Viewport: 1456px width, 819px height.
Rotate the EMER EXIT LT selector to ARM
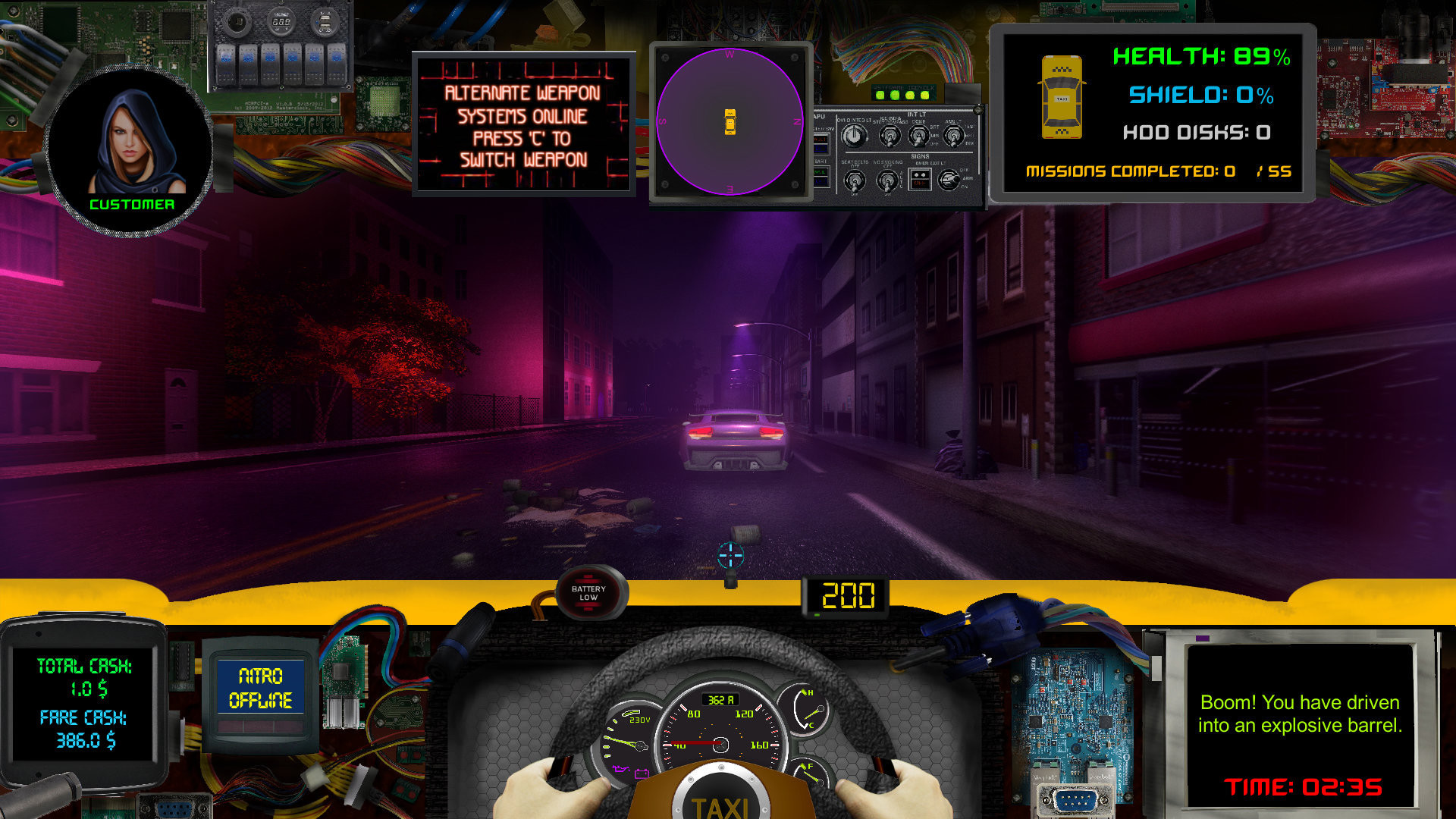tap(949, 180)
